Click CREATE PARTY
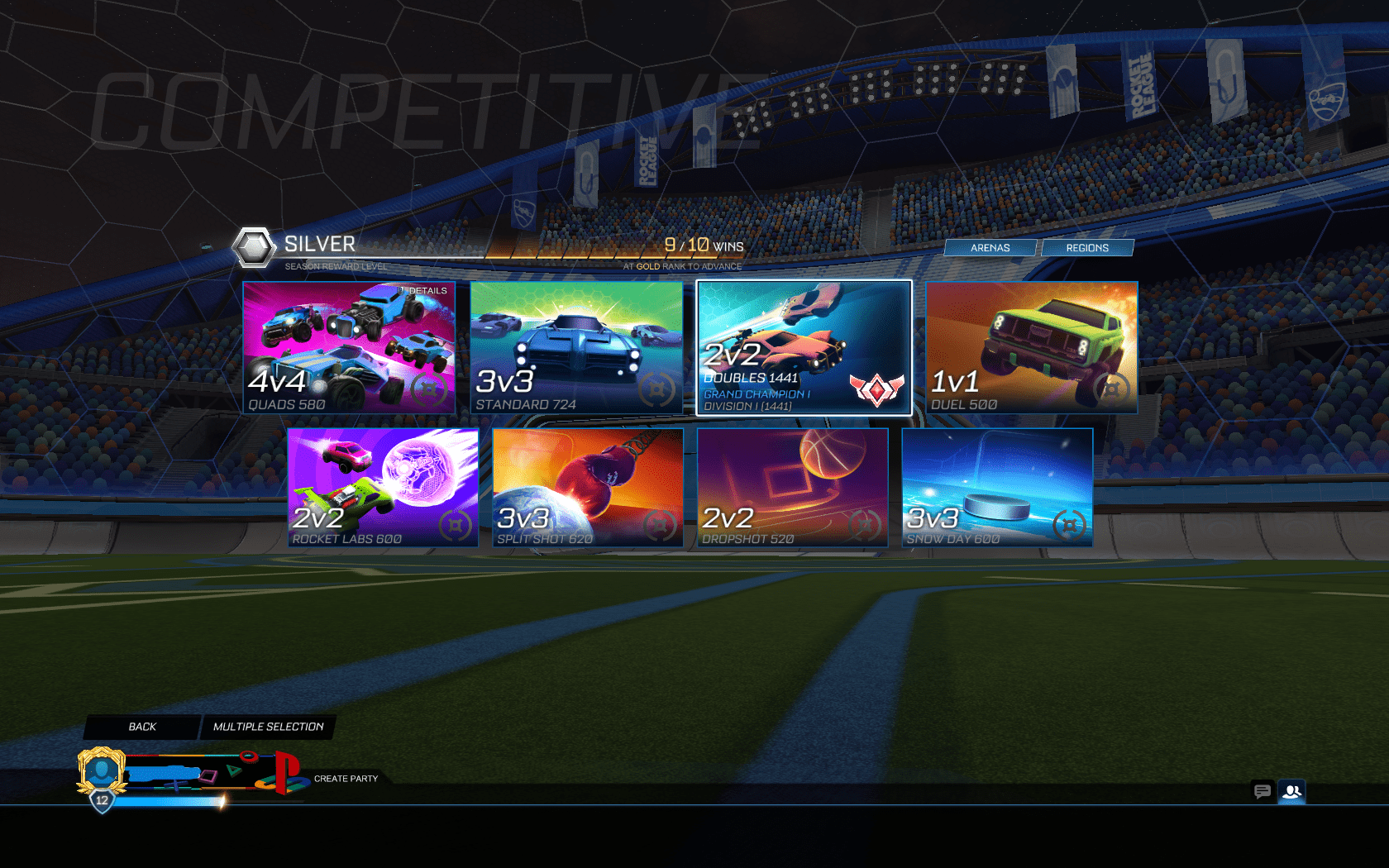 [346, 778]
